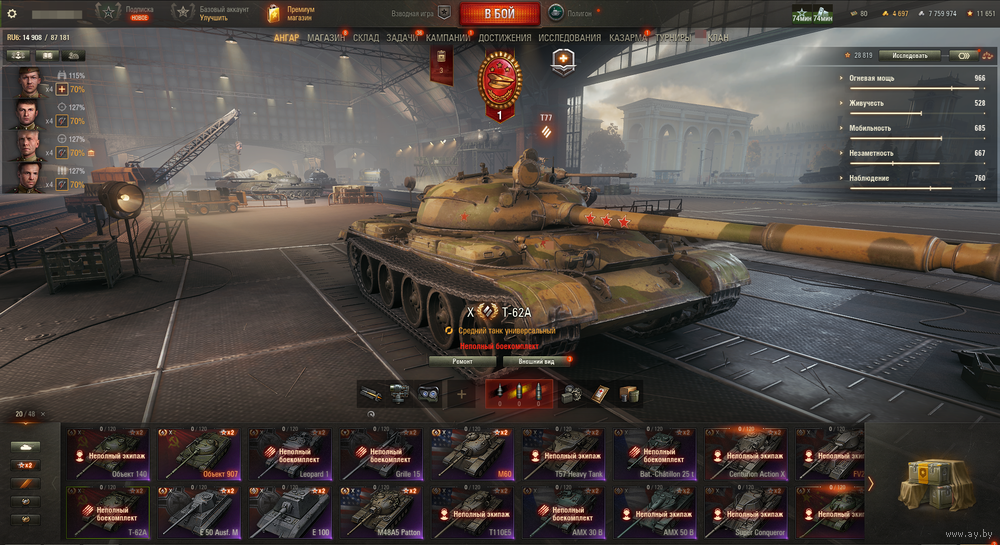Open the Внешний вид customization

[537, 360]
